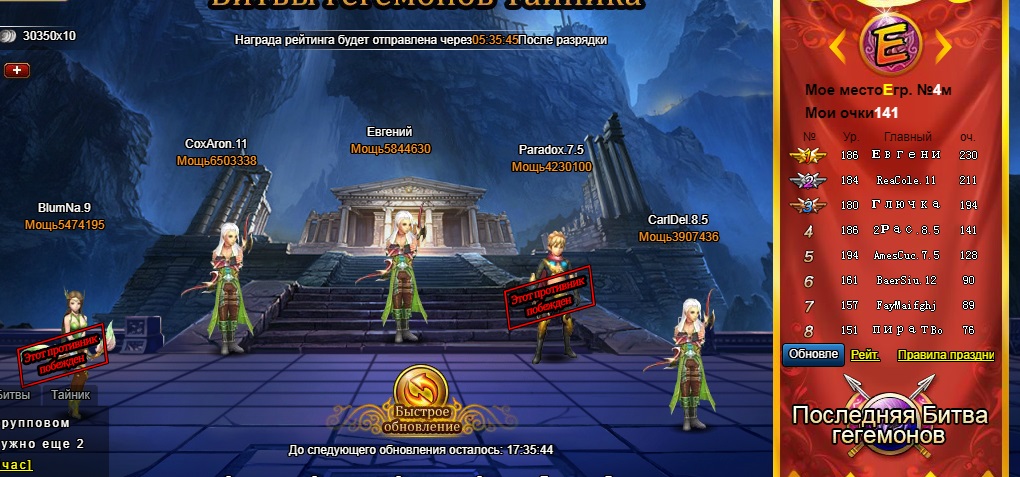The height and width of the screenshot is (477, 1020).
Task: Go to the previous group with the left arrow
Action: click(837, 40)
